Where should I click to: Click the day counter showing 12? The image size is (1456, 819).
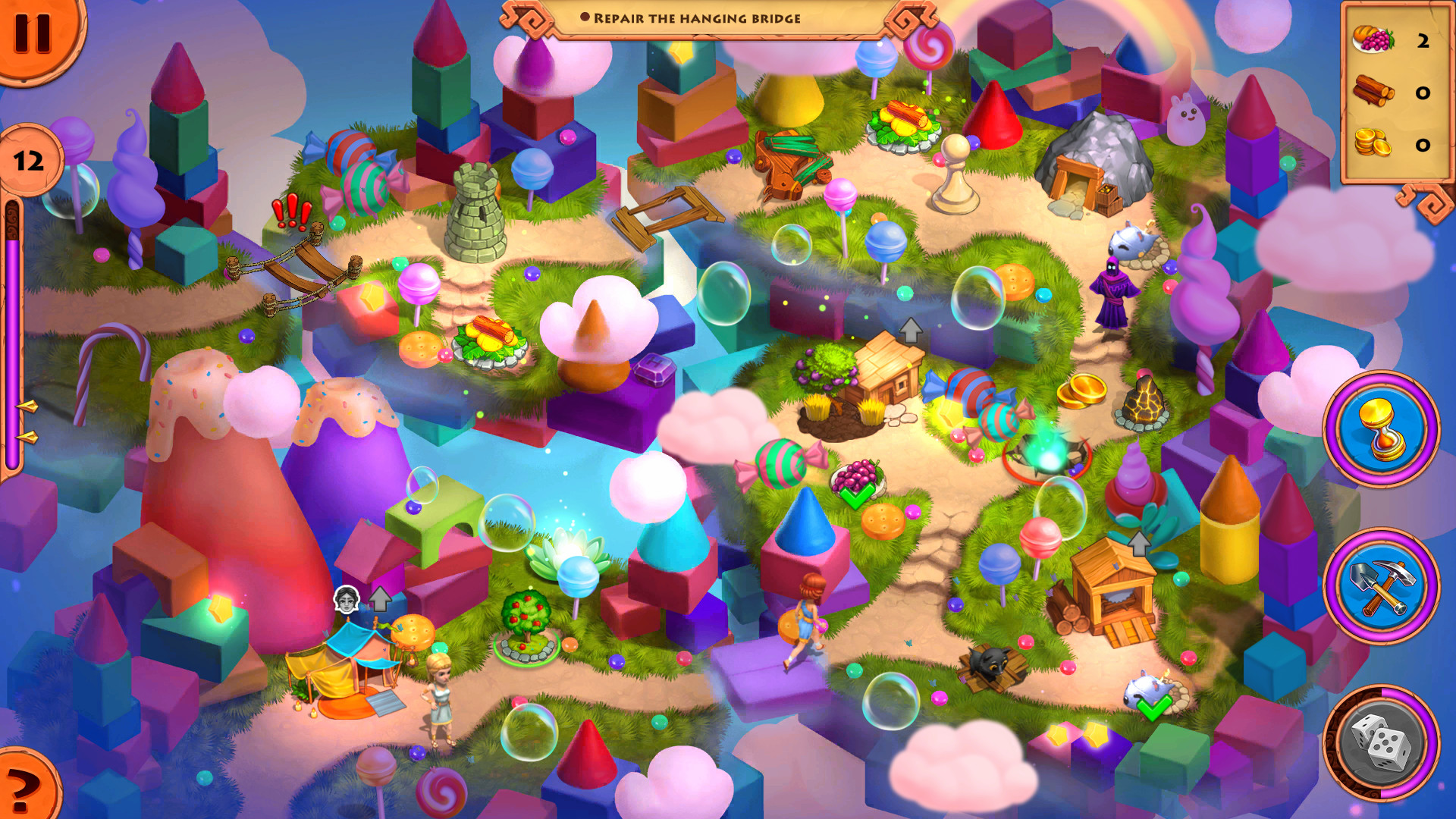pos(29,159)
